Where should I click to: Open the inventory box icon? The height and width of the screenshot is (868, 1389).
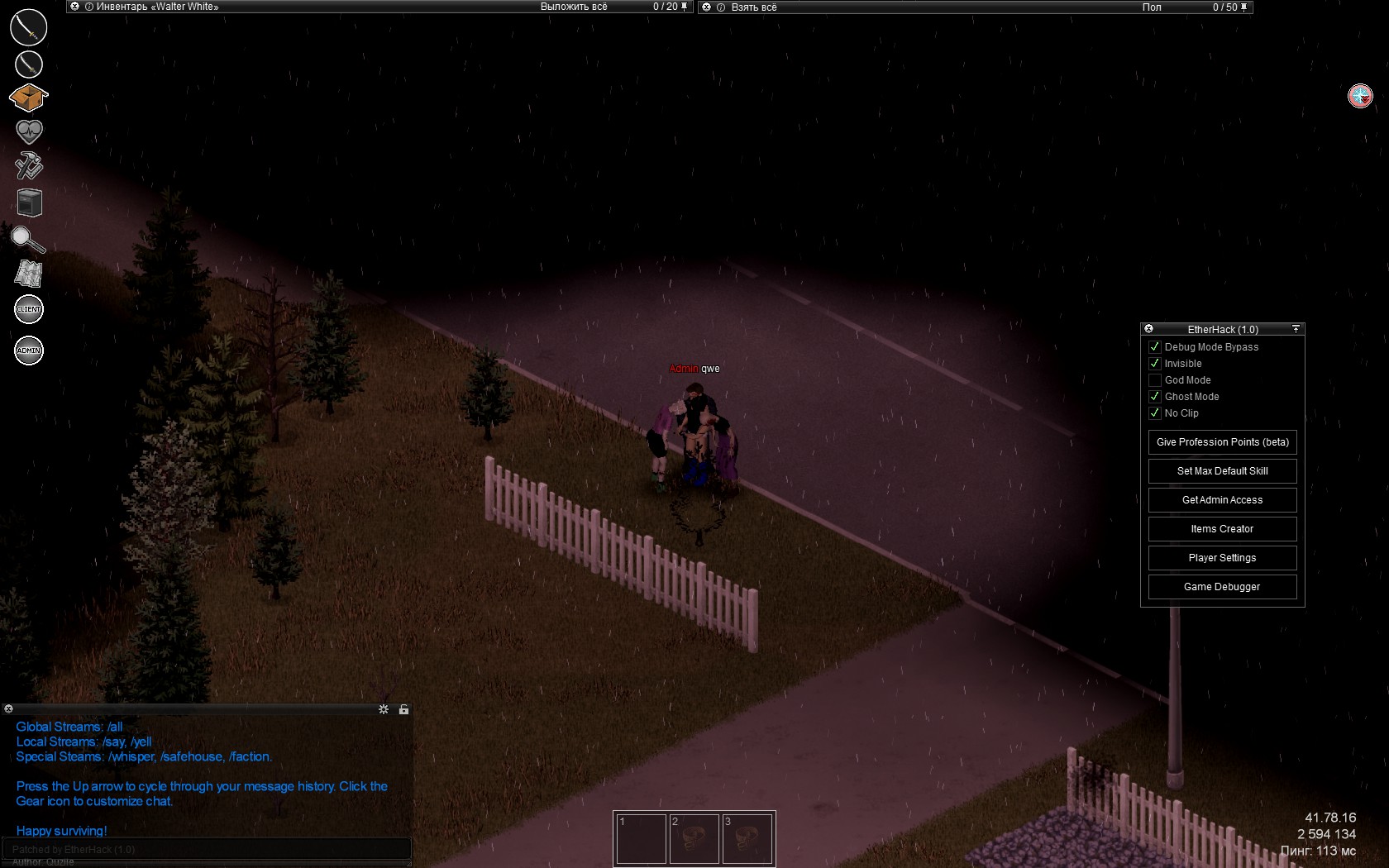[x=29, y=98]
